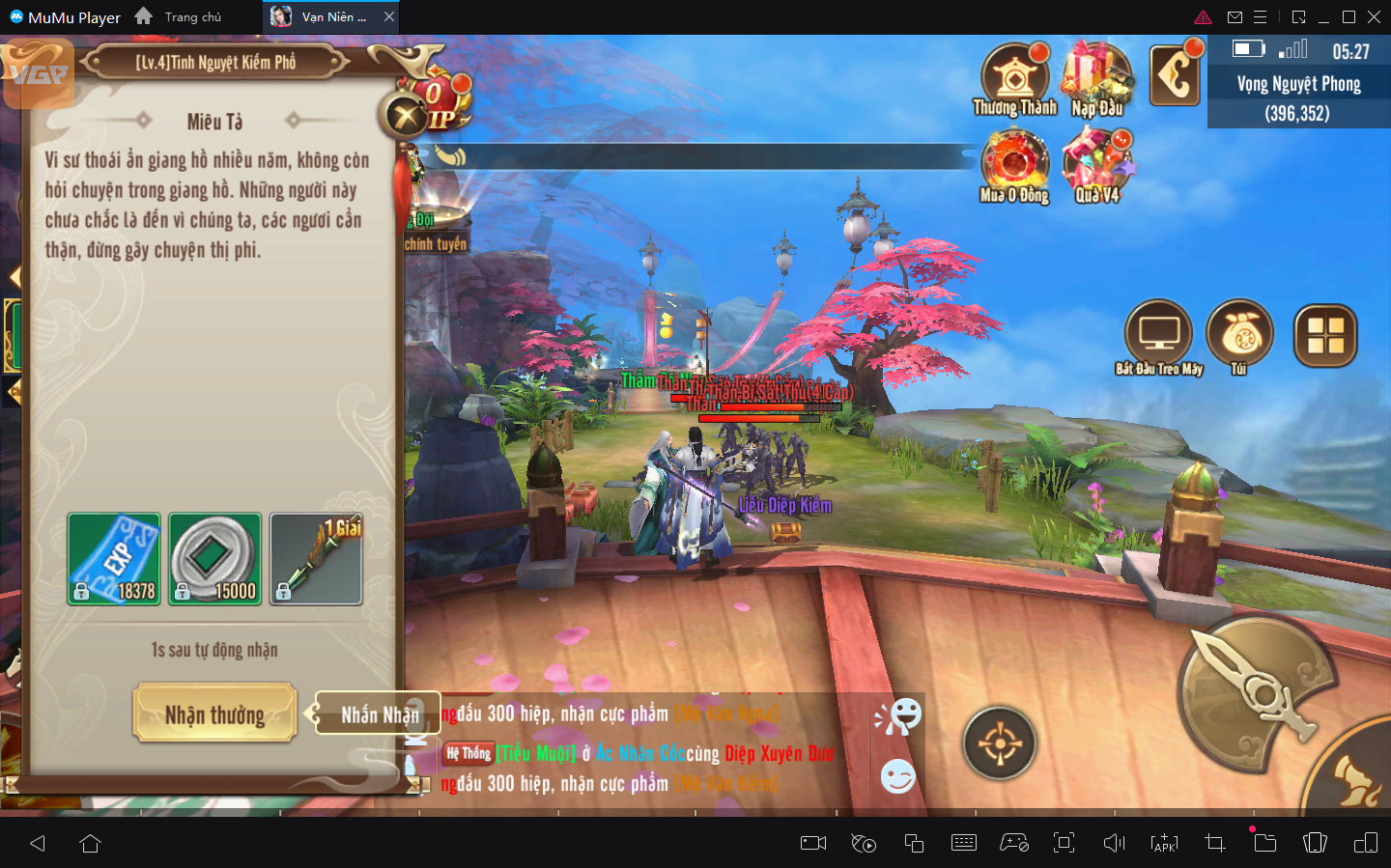Switch to the Trang chủ home tab
Screen dimensions: 1391x868
[180, 17]
